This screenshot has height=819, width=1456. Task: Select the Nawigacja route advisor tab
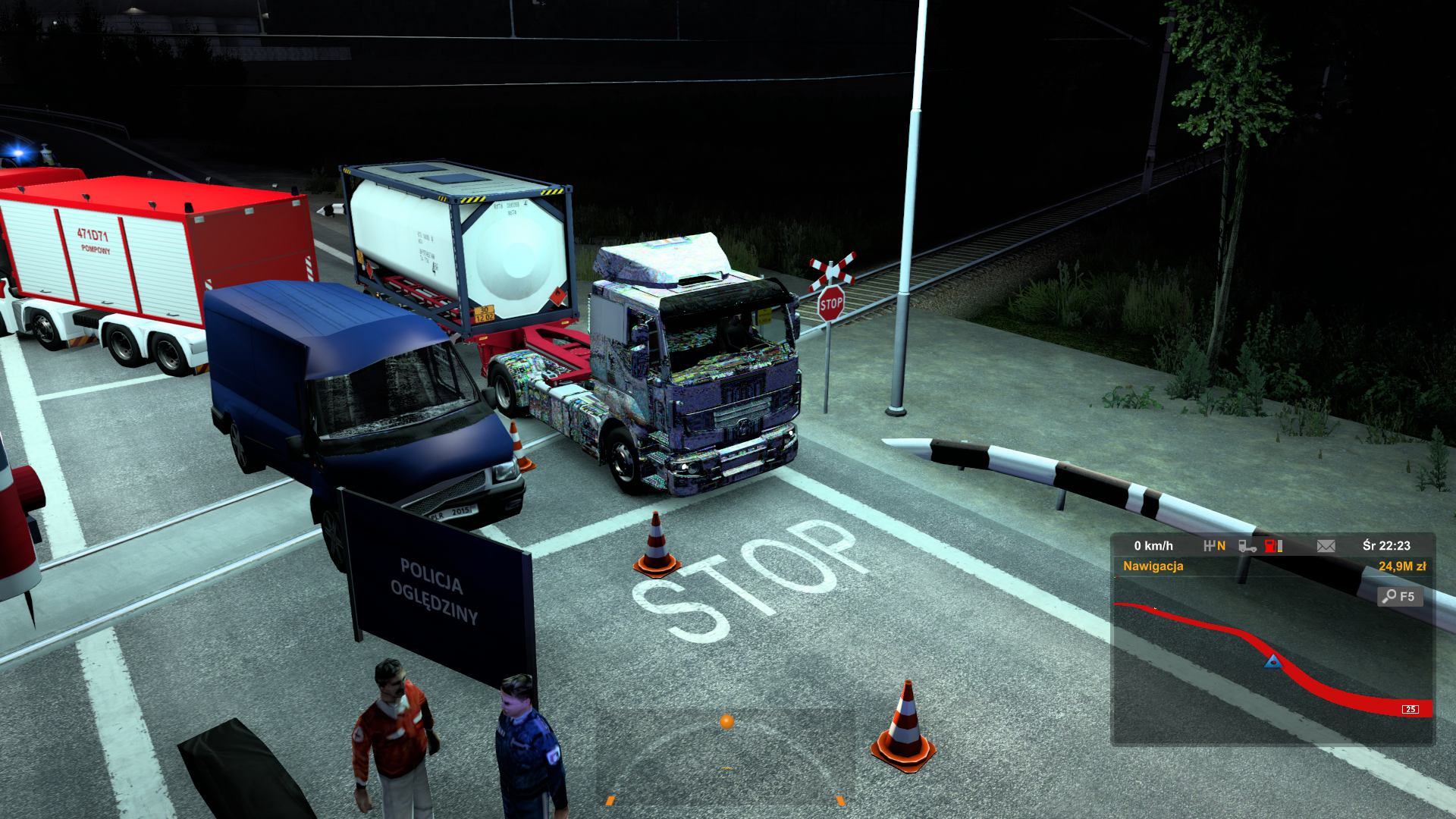click(x=1153, y=566)
